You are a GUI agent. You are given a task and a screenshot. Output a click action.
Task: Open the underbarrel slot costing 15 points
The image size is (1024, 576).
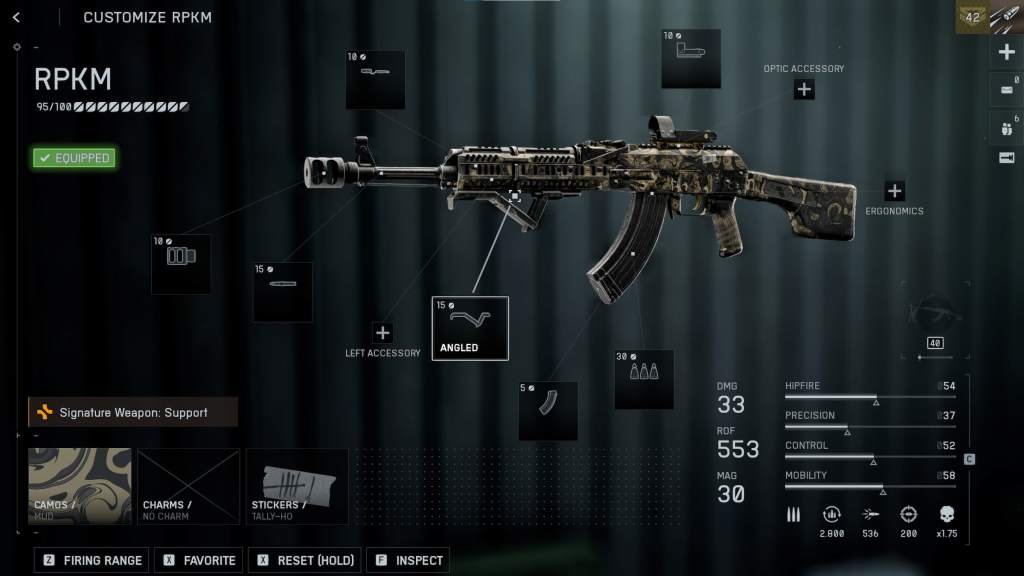pyautogui.click(x=283, y=292)
